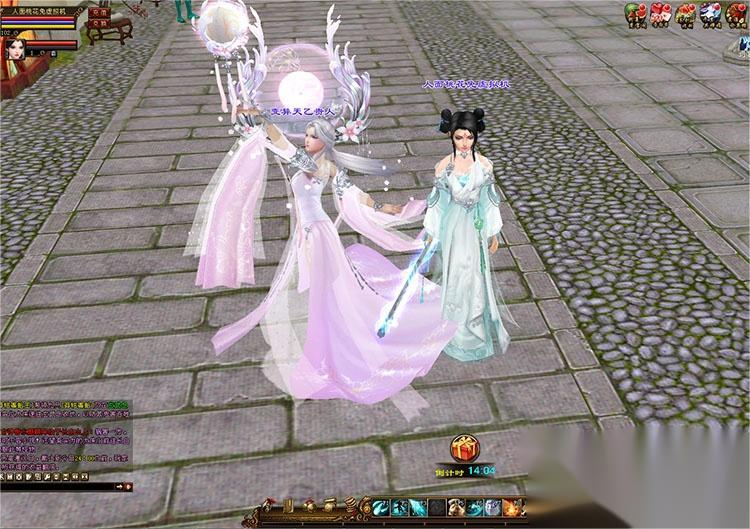Click the pet portrait in the corner
Viewport: 750px width, 529px height.
point(16,47)
